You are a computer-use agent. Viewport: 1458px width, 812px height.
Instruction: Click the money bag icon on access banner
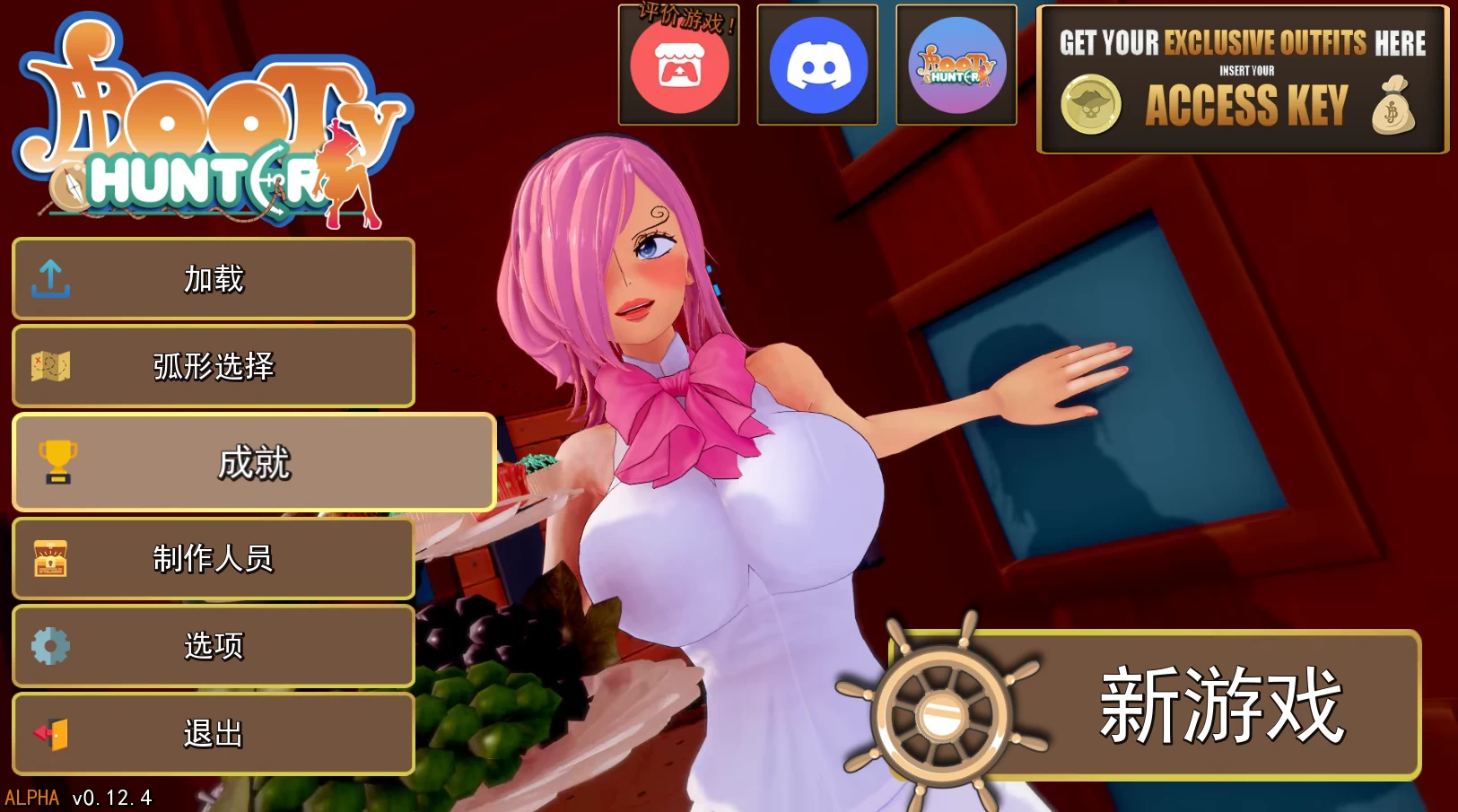coord(1393,104)
